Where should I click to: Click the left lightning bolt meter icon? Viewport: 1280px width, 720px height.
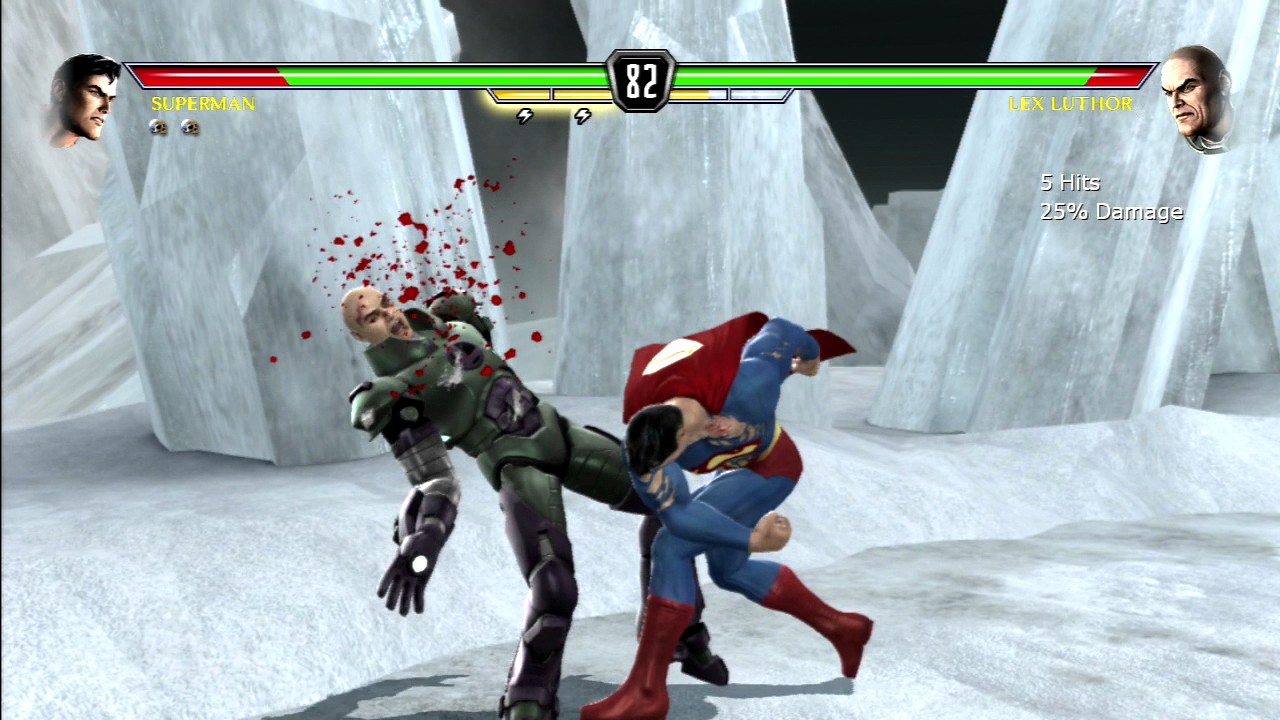point(524,115)
